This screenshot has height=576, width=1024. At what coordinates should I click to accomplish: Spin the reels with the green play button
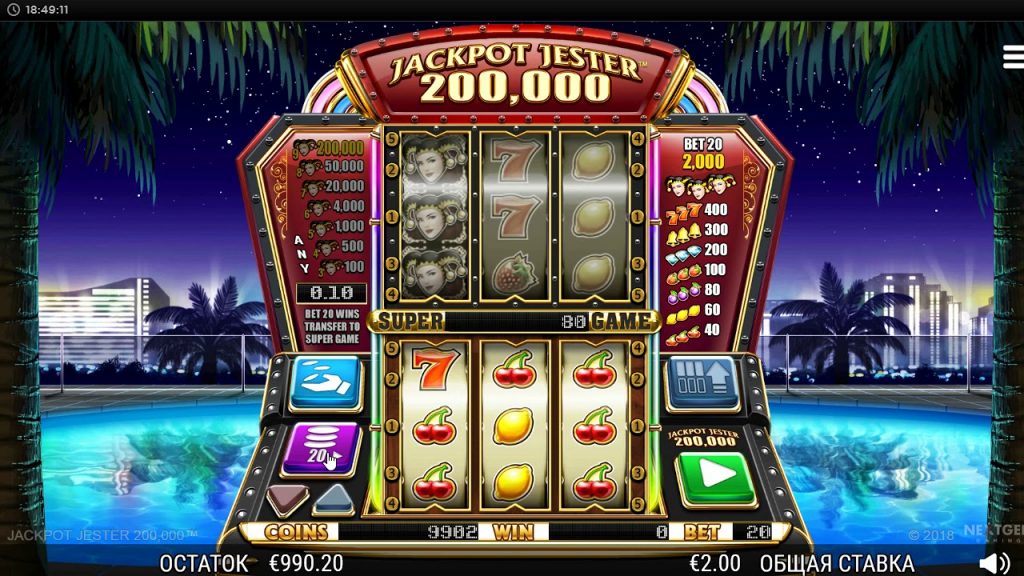click(x=714, y=476)
